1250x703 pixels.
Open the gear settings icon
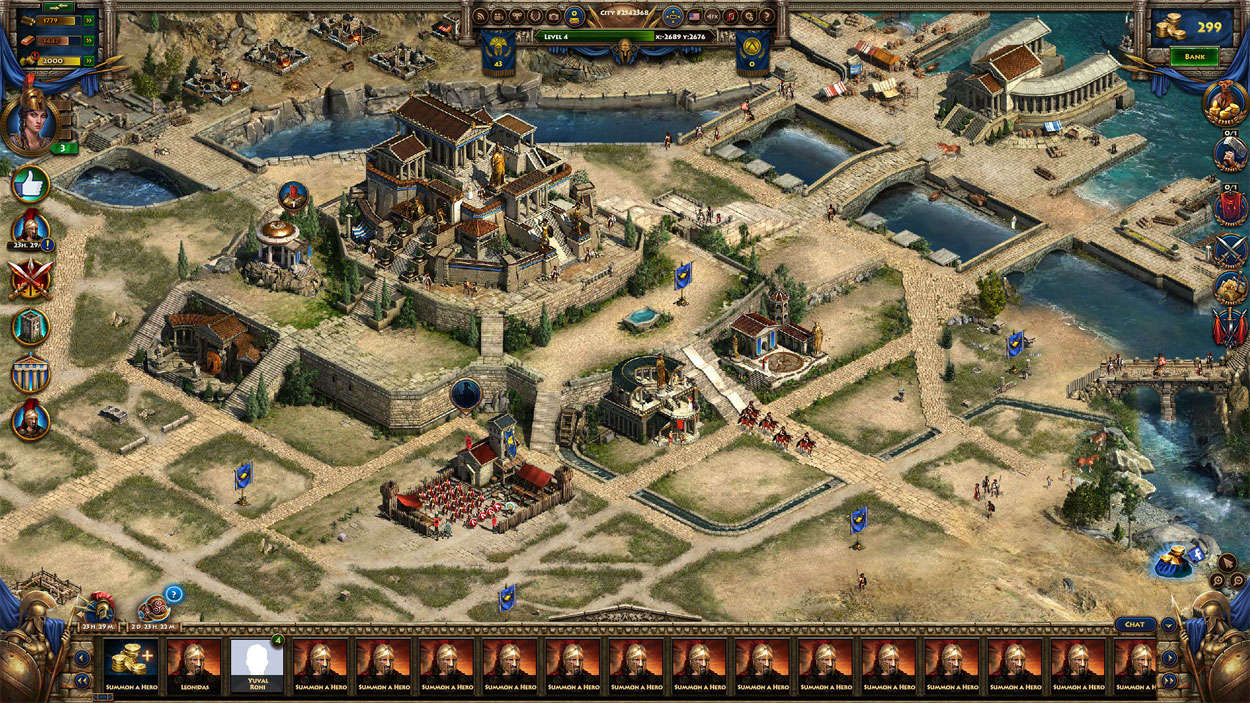point(749,16)
